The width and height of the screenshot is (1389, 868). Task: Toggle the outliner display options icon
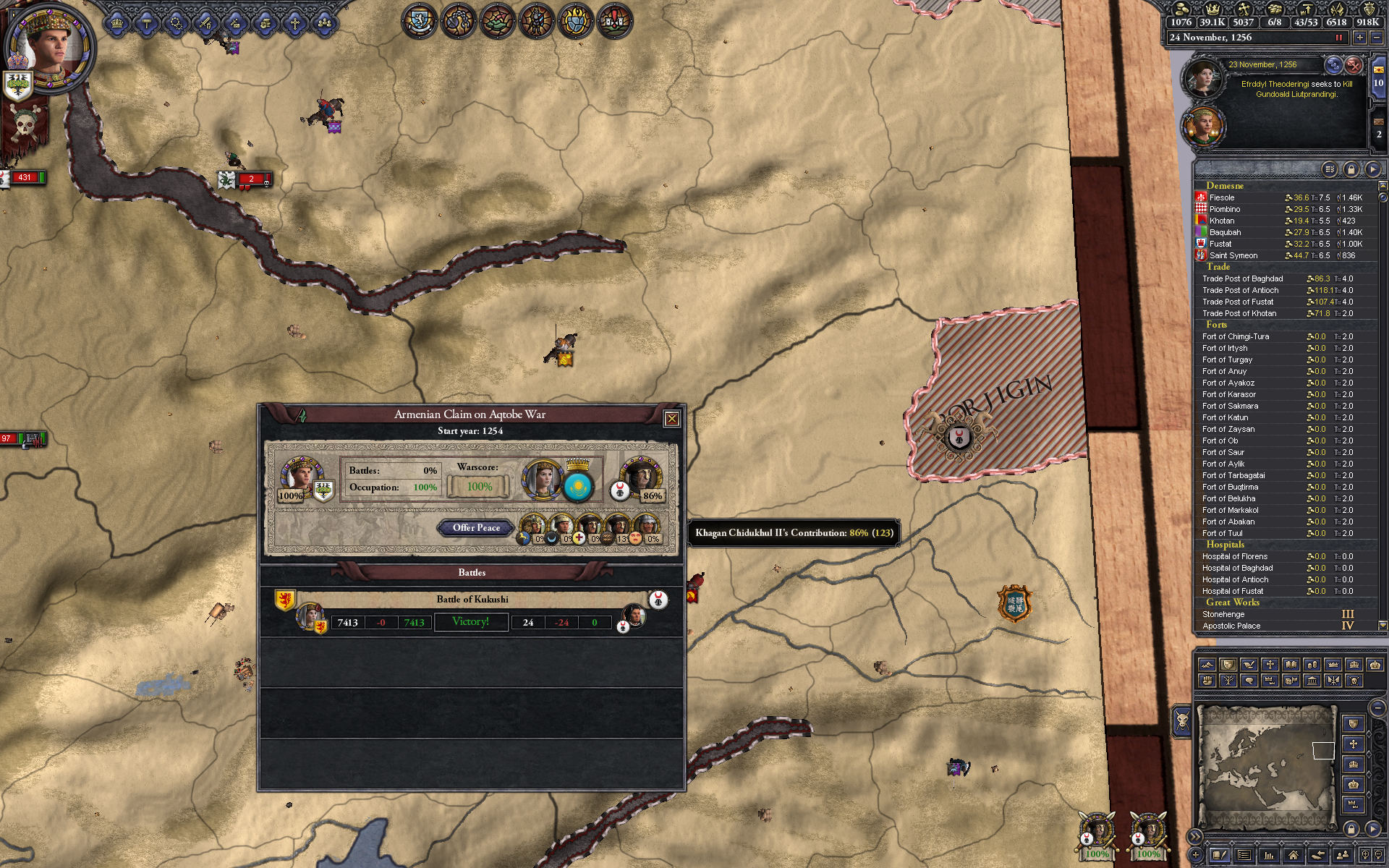(x=1330, y=169)
